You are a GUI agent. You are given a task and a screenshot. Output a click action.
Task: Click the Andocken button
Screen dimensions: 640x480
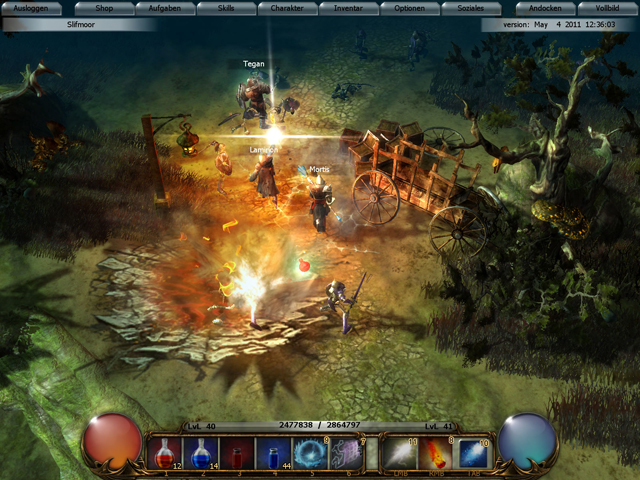click(x=545, y=8)
